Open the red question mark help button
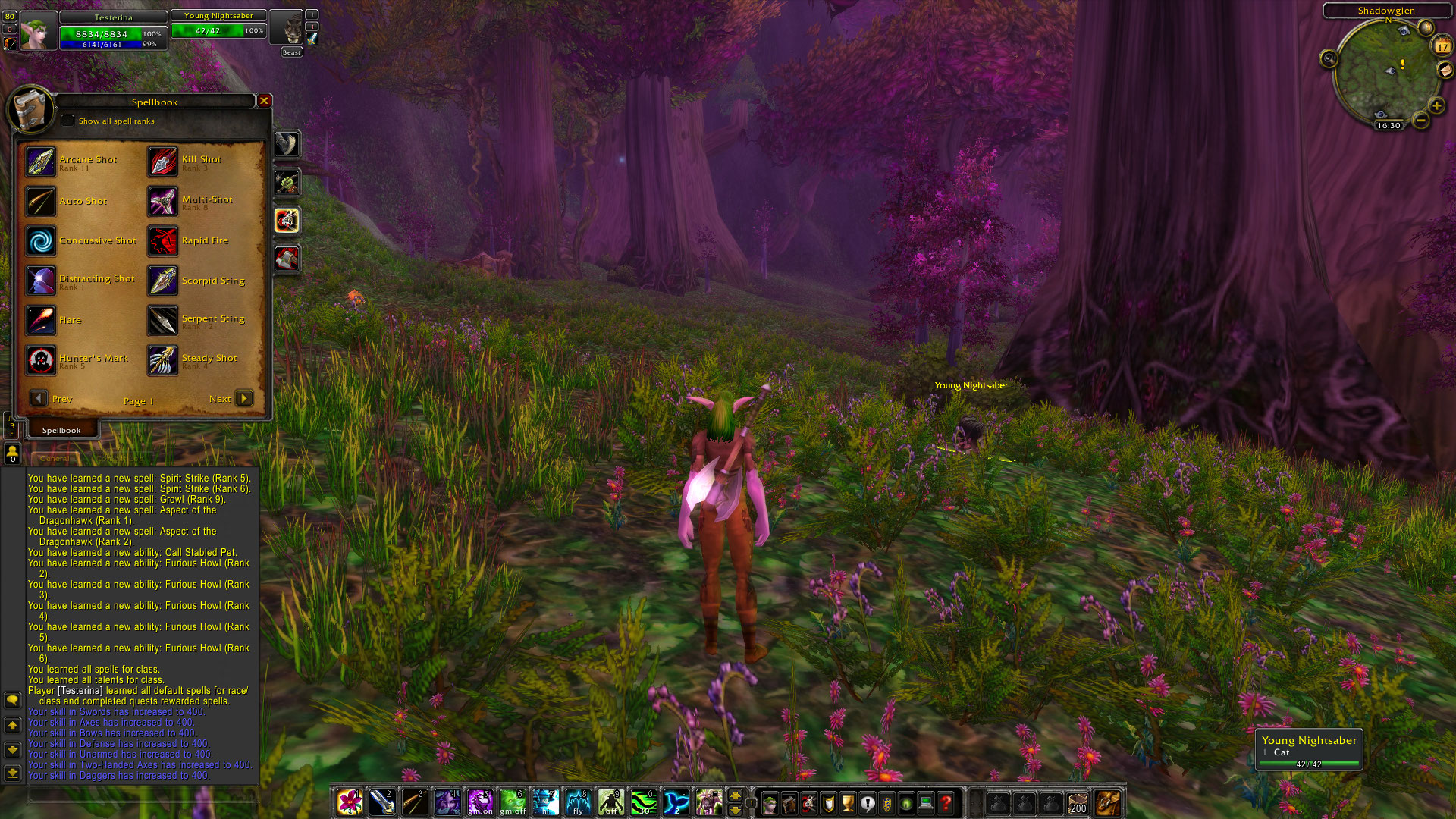1456x819 pixels. [x=946, y=802]
